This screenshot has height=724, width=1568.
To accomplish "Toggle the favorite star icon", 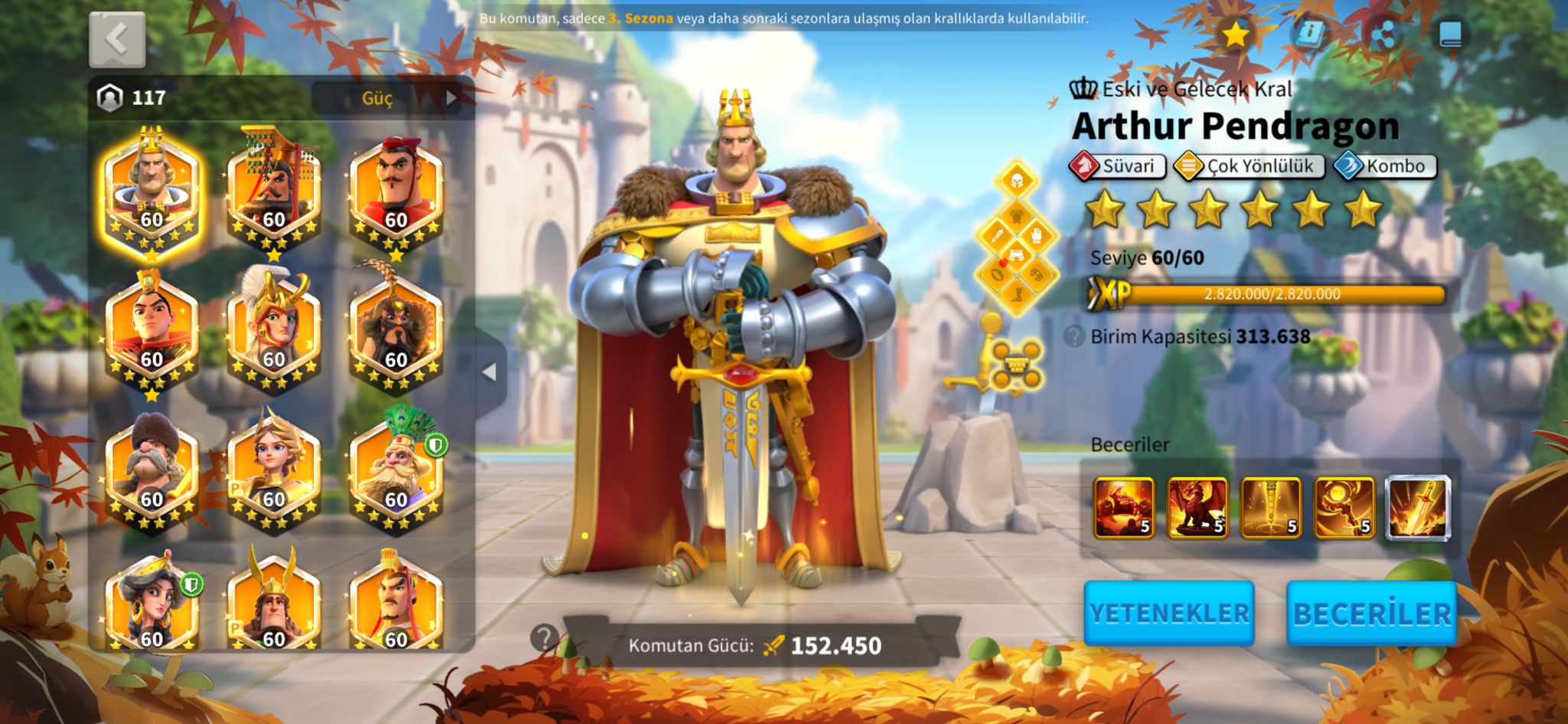I will coord(1235,34).
